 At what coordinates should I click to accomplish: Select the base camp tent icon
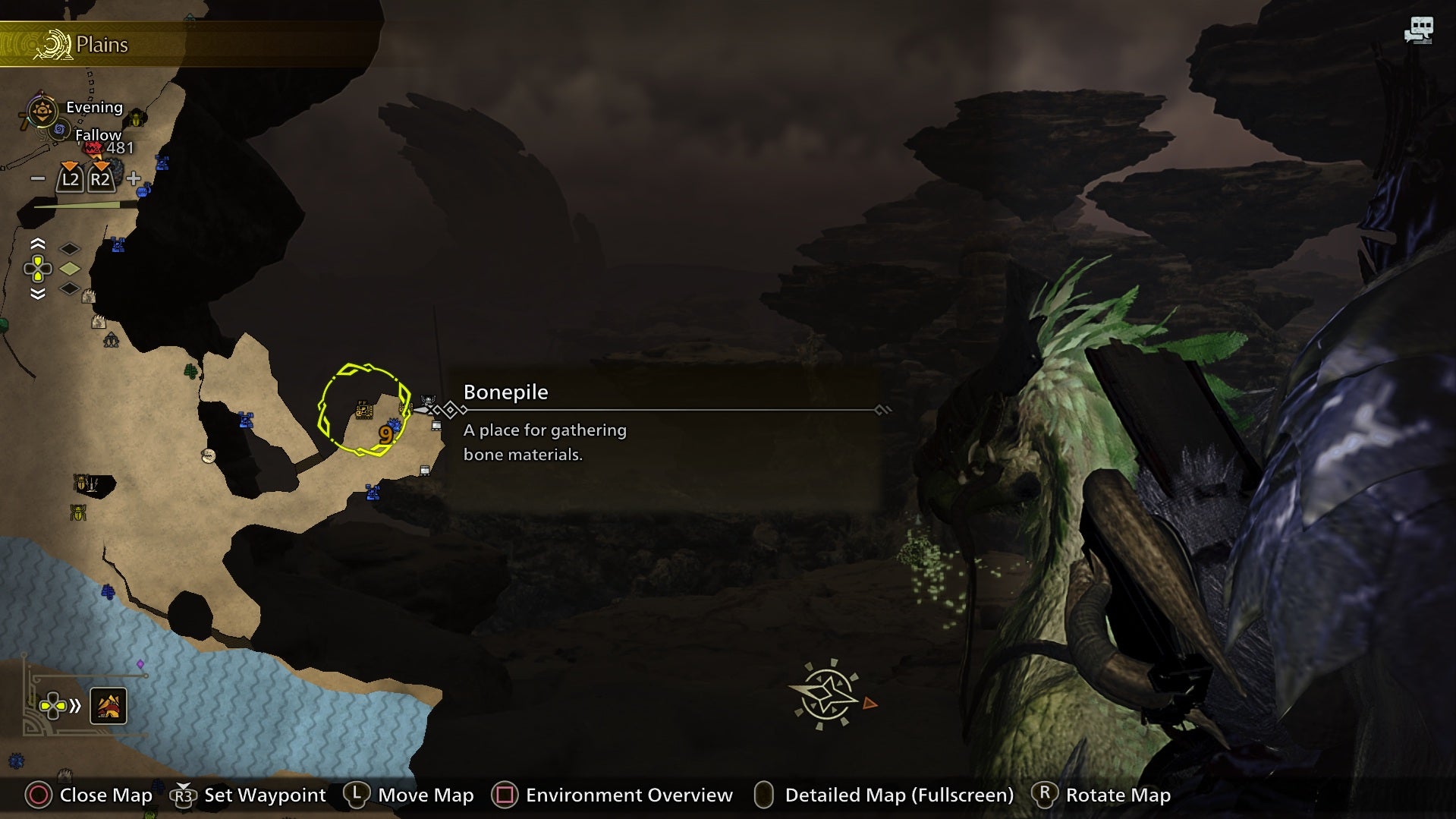click(x=112, y=340)
